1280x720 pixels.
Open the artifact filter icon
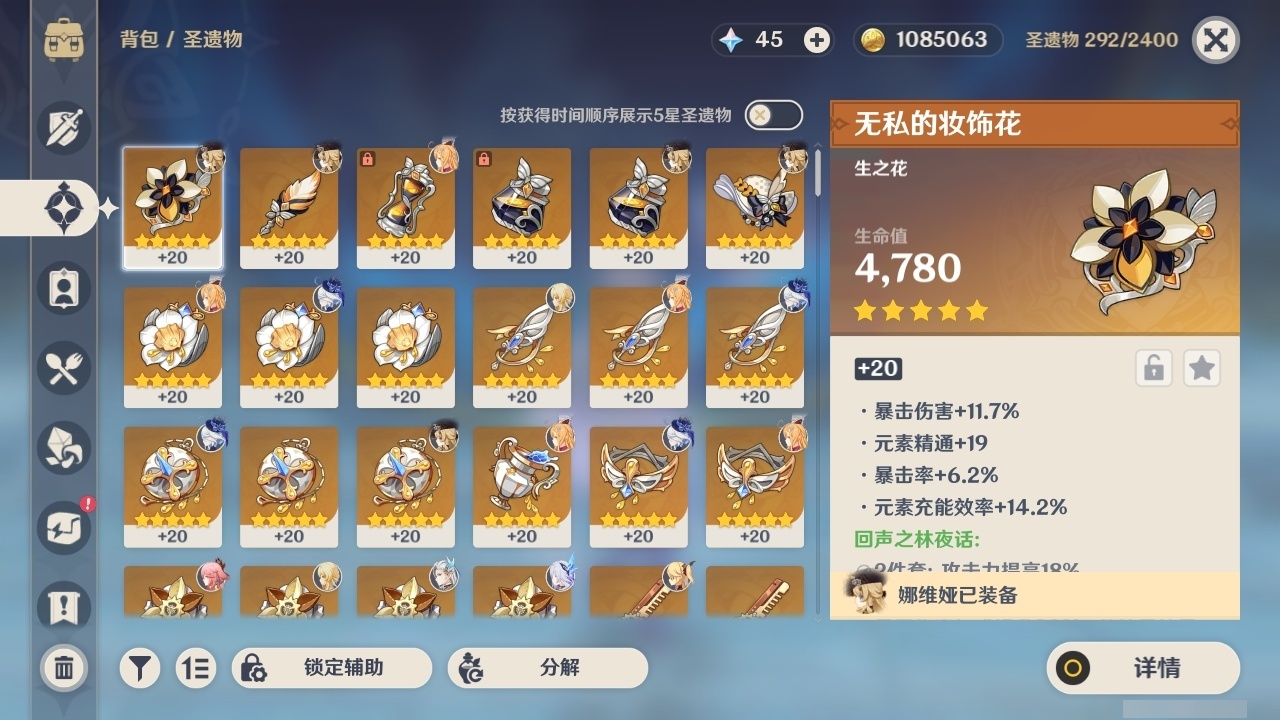(139, 668)
